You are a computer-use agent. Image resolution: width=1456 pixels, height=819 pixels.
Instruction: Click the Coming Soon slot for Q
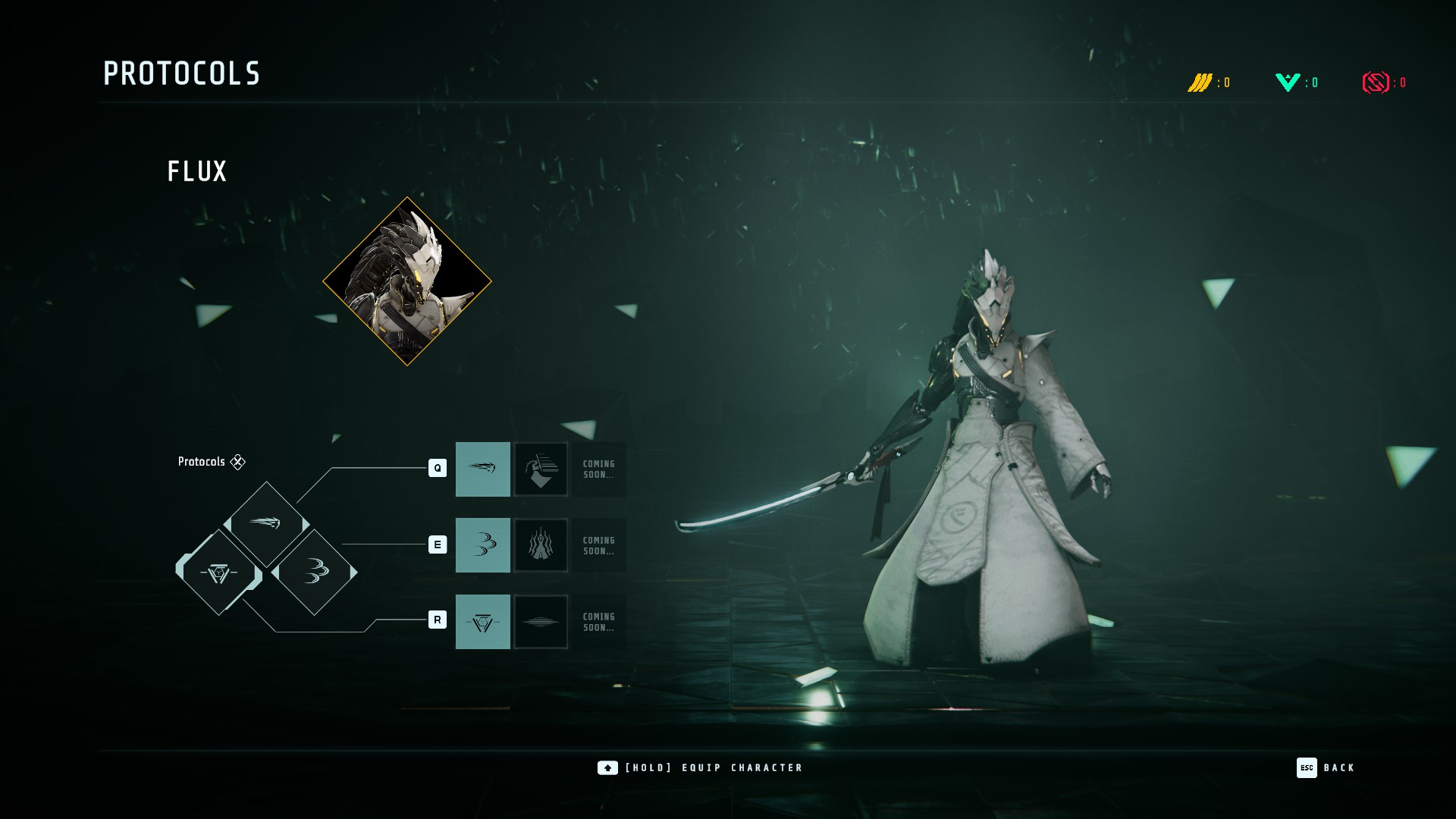[x=598, y=469]
